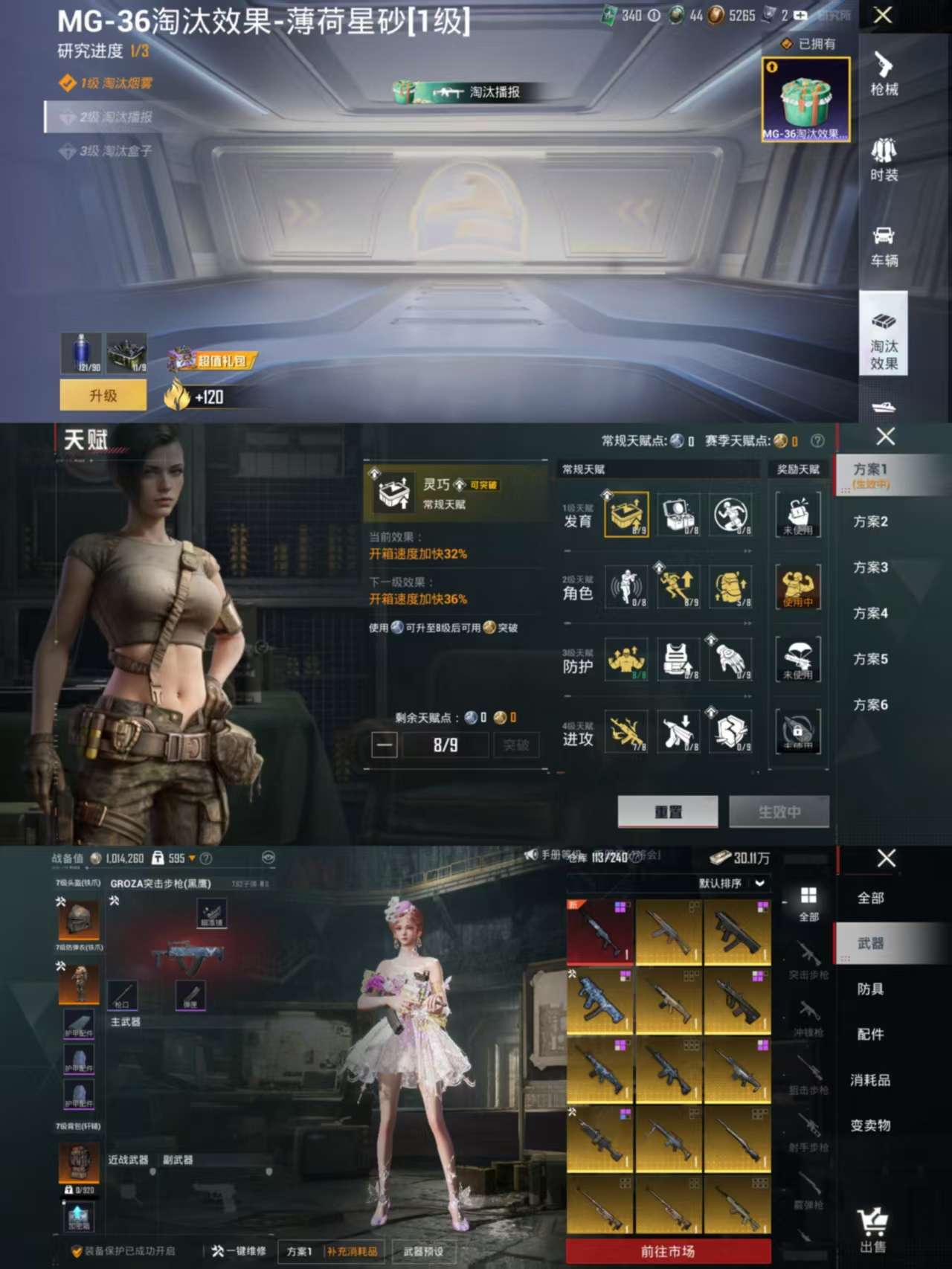Switch to the 时装 outfits category

click(x=884, y=159)
